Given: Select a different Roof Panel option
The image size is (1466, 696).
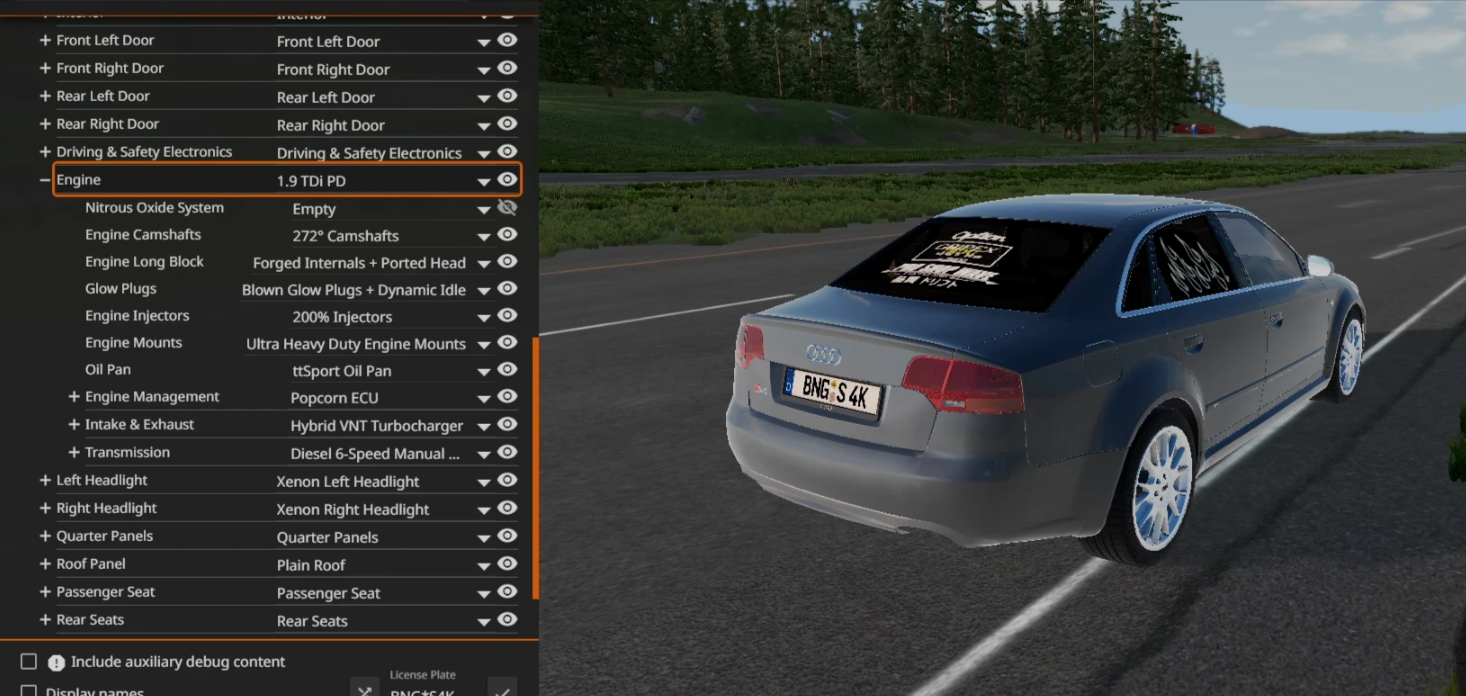Looking at the screenshot, I should 484,566.
